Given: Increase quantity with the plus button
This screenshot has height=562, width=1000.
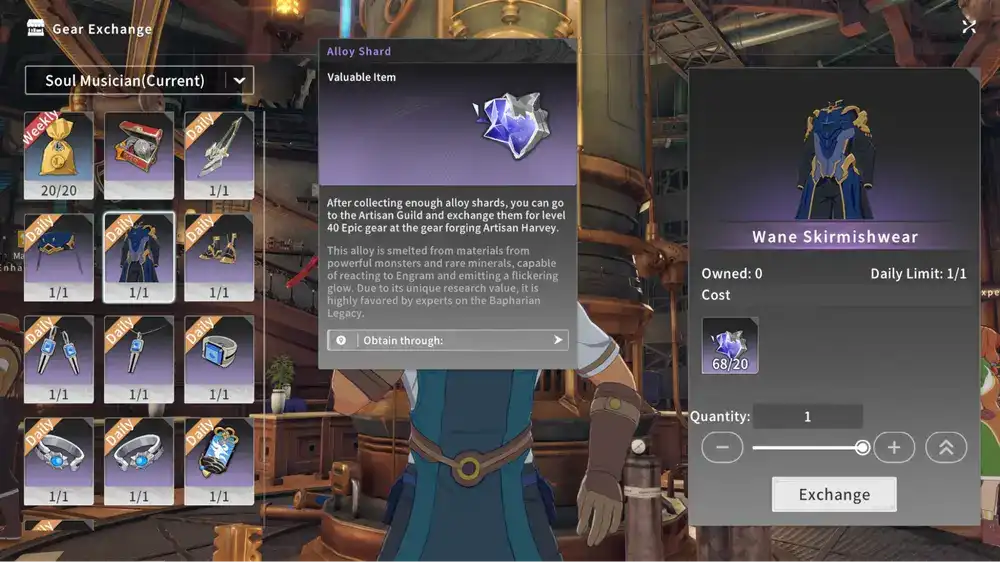Looking at the screenshot, I should click(894, 448).
